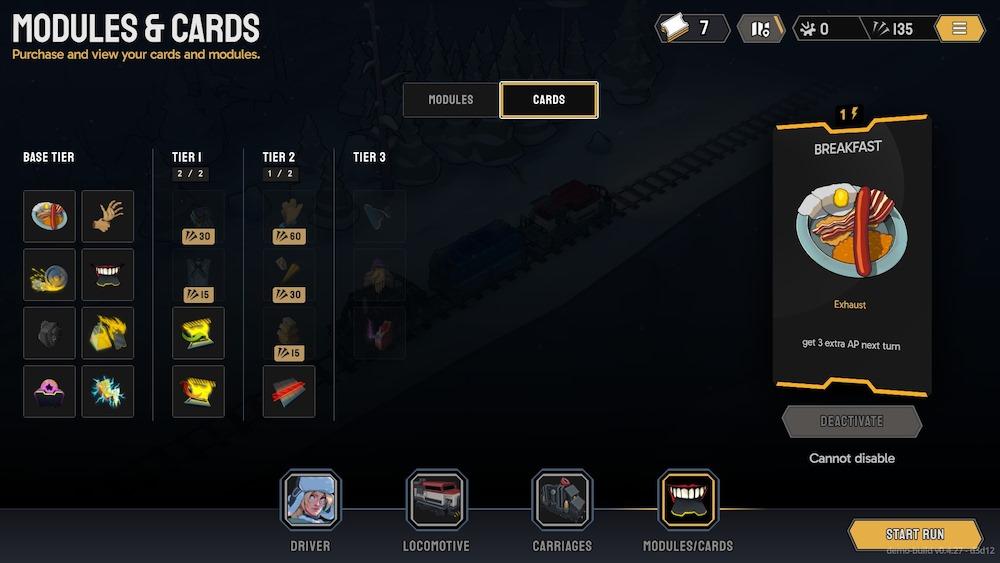The image size is (1000, 563).
Task: Click the greyed-out Deactivate button
Action: 852,422
